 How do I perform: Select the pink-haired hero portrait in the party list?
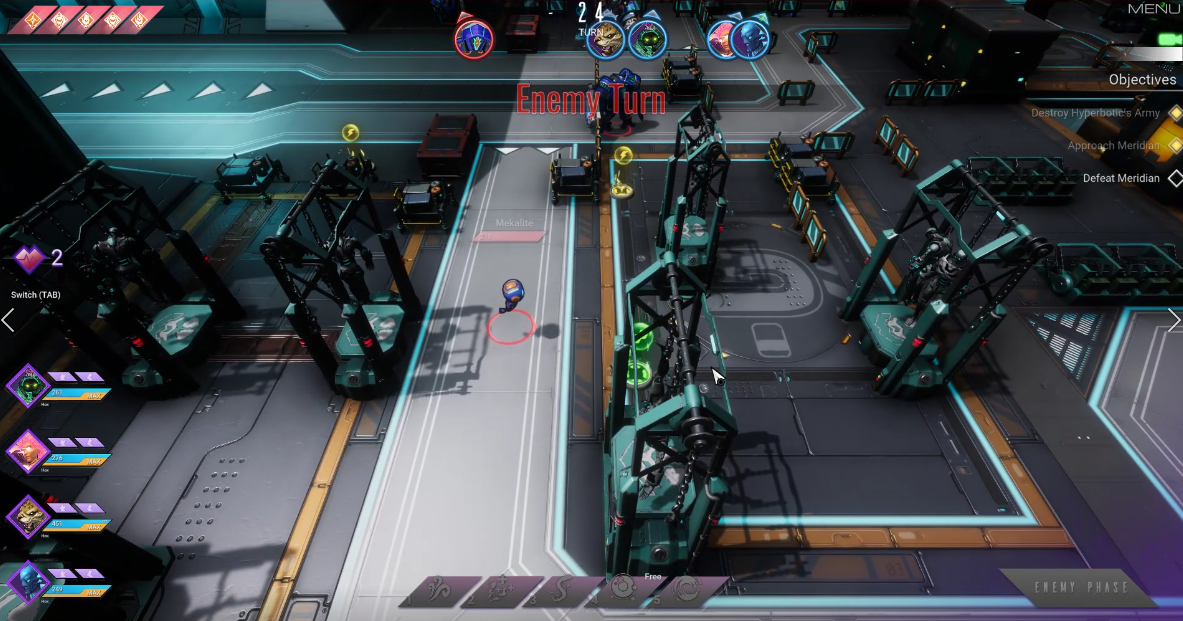tap(28, 452)
